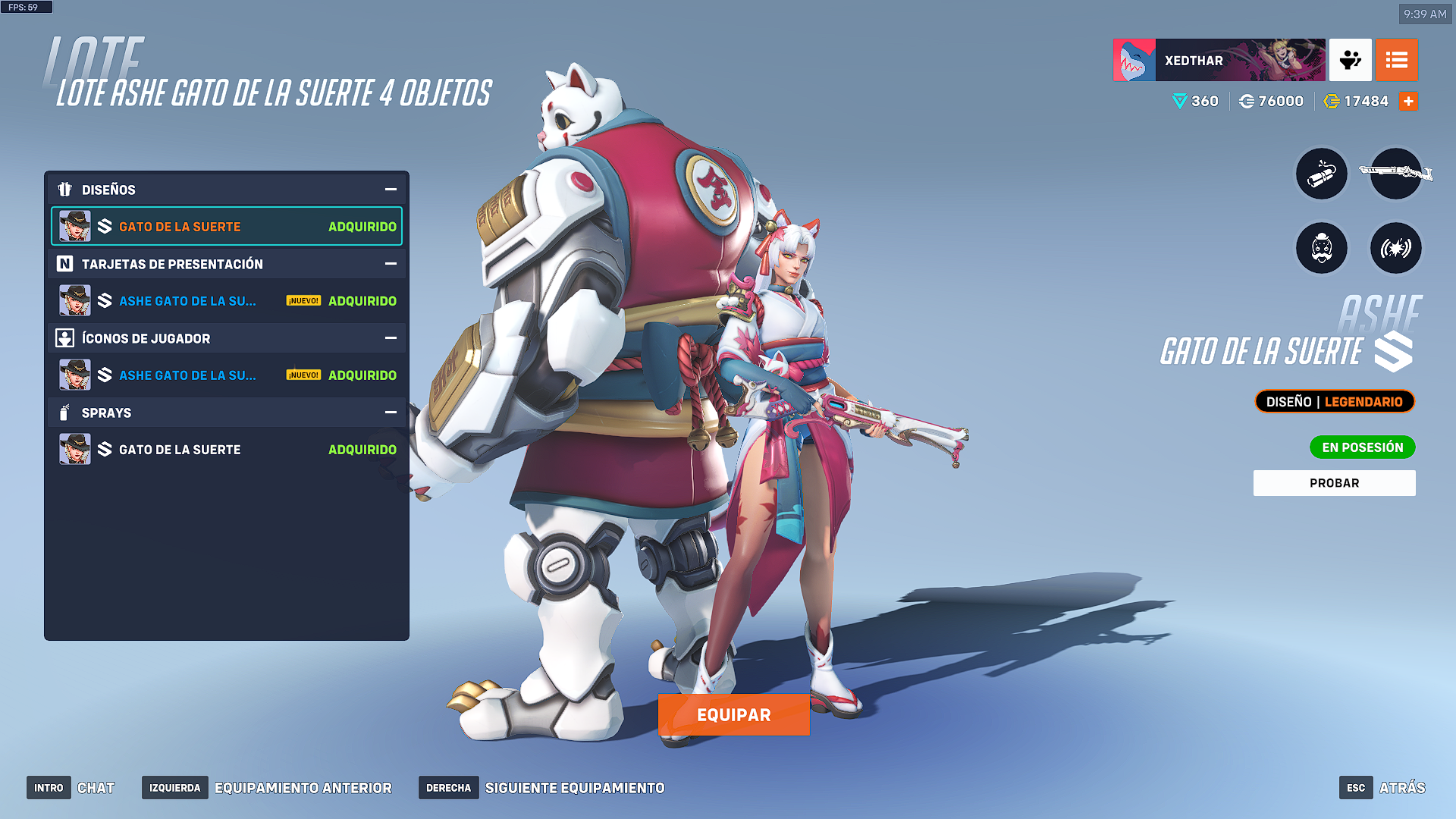
Task: Select the Gato de la Suerte skin row
Action: click(227, 227)
